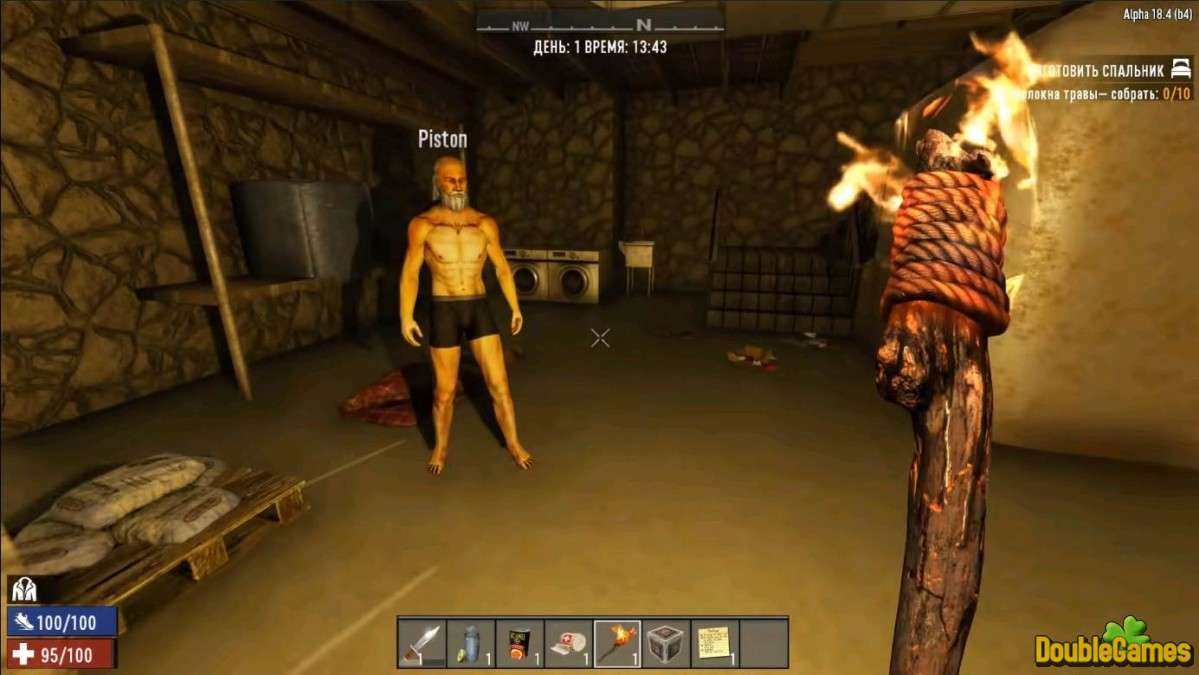Image resolution: width=1199 pixels, height=675 pixels.
Task: Click the burning torch hotbar slot
Action: click(617, 643)
